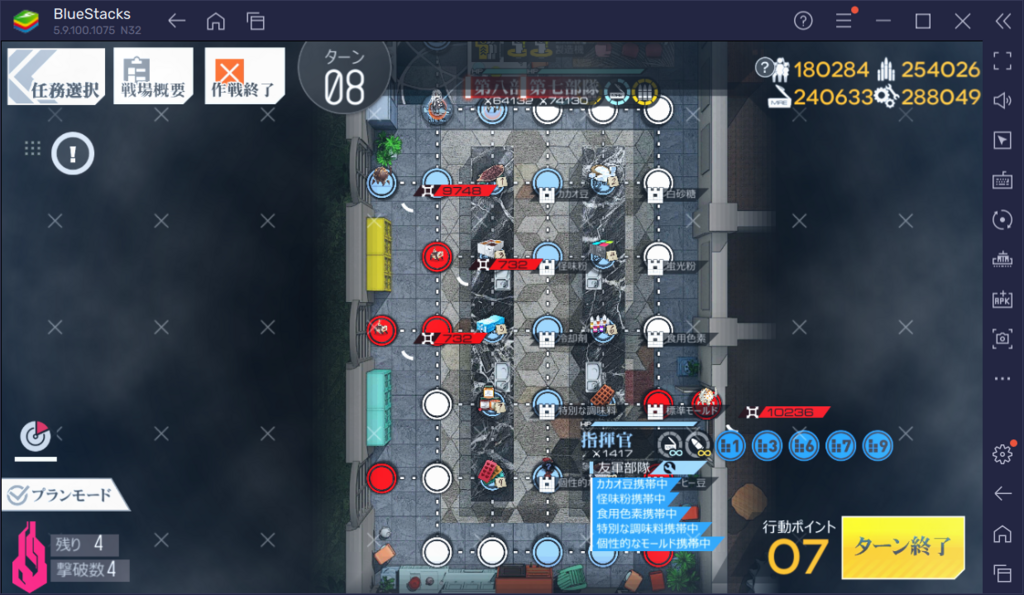Select echelon 1 quick-select icon

click(731, 446)
